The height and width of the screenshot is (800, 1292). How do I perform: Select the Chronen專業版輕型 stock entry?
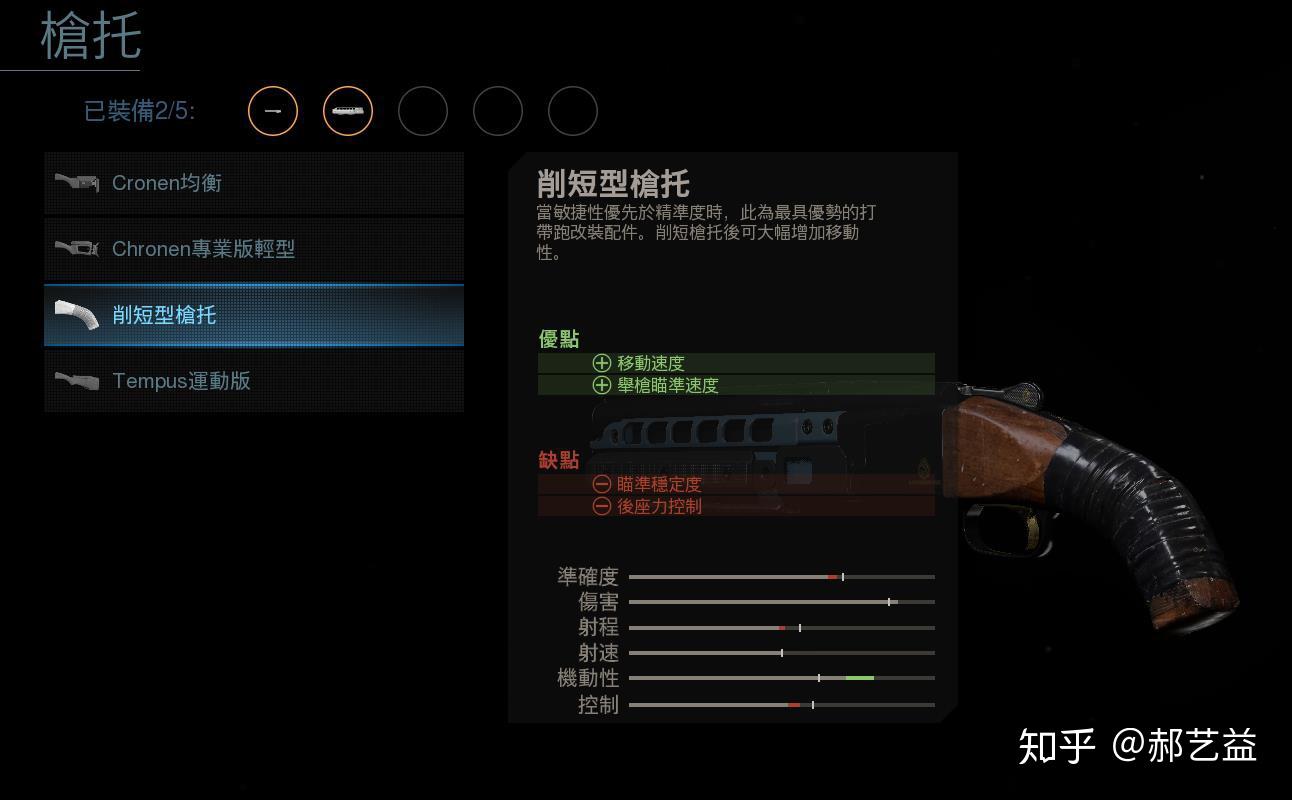point(253,248)
